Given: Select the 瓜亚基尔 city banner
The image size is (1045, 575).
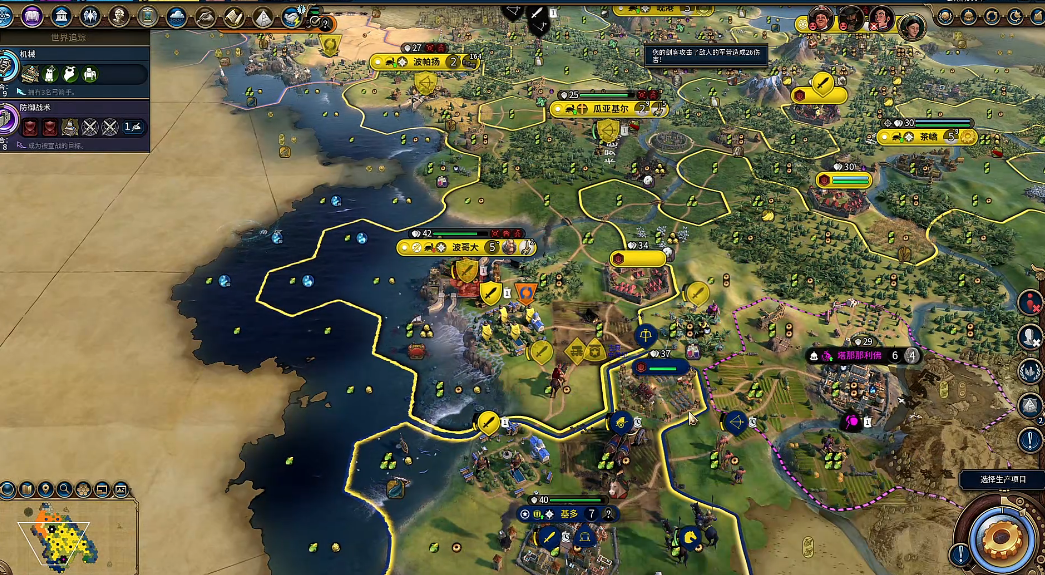Looking at the screenshot, I should click(x=603, y=108).
